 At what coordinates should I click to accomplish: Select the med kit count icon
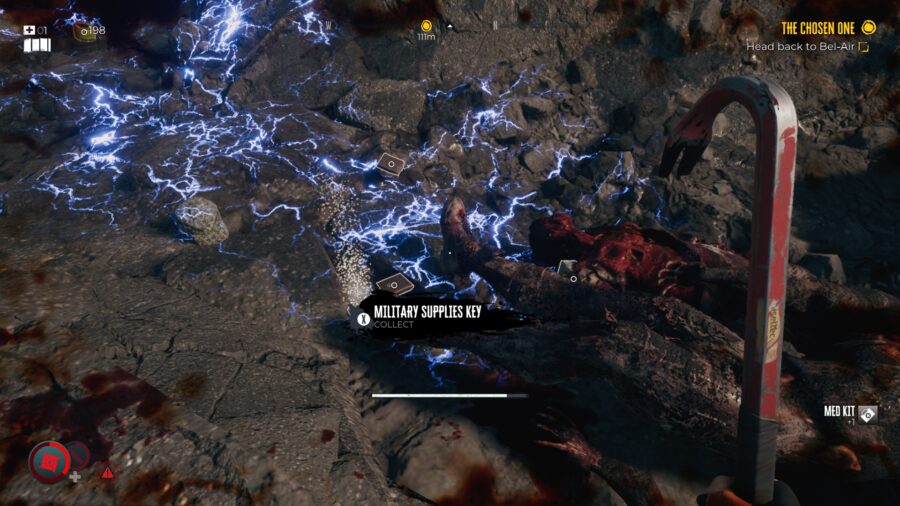click(30, 31)
